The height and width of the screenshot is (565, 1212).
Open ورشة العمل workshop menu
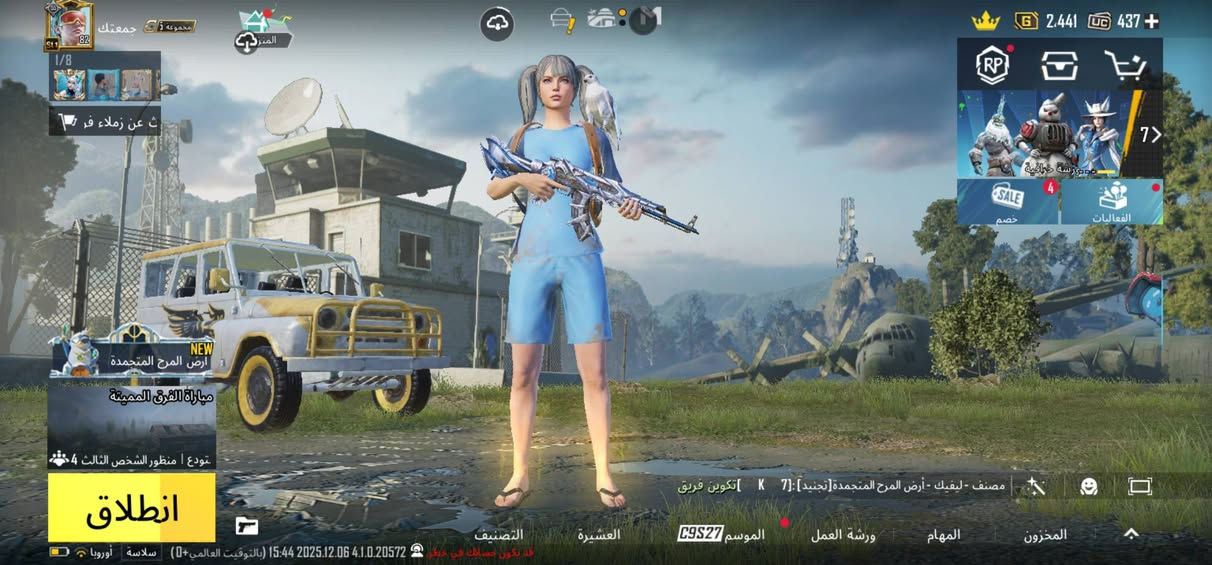[843, 535]
